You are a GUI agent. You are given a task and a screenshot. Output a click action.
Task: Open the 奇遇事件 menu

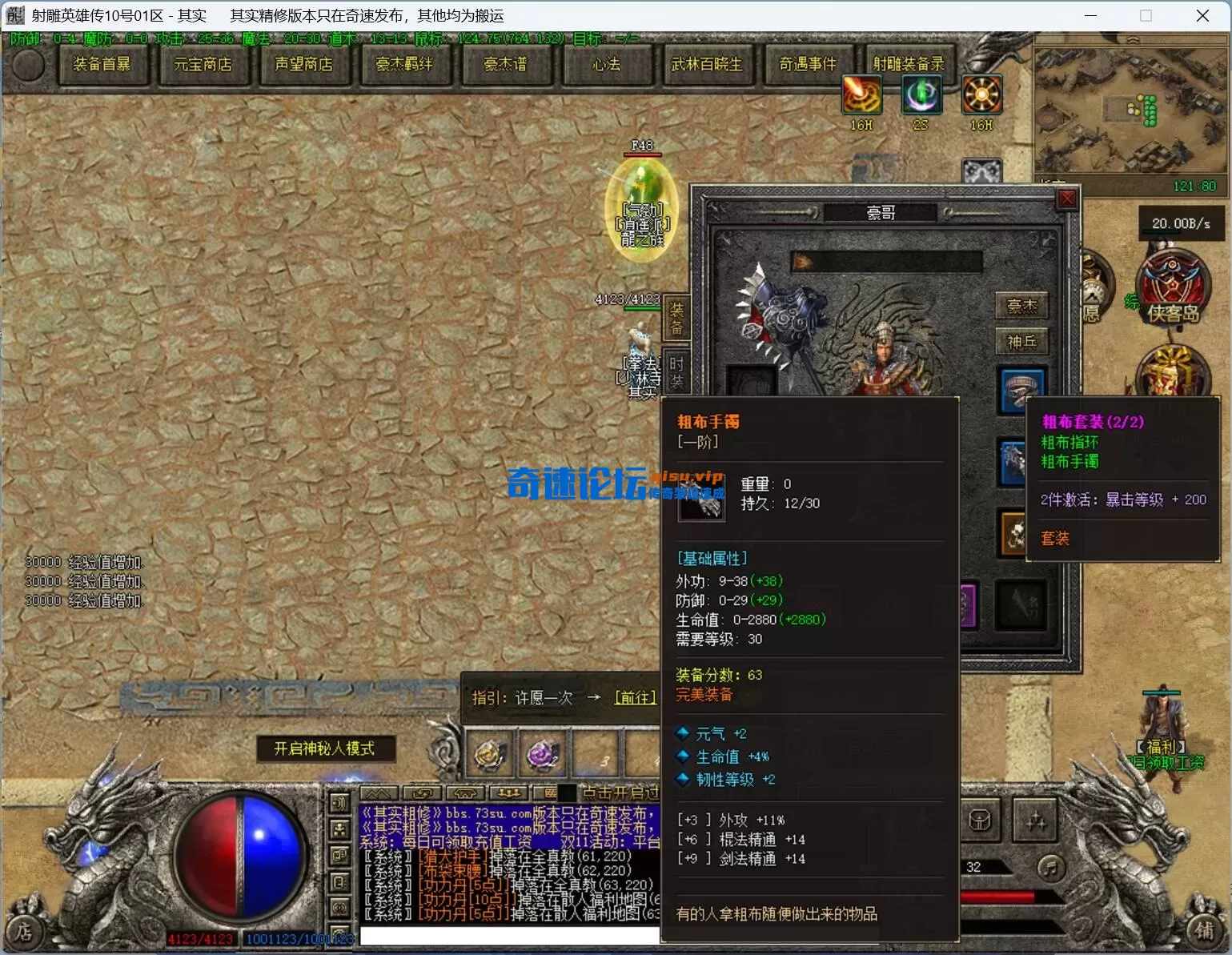(x=808, y=65)
